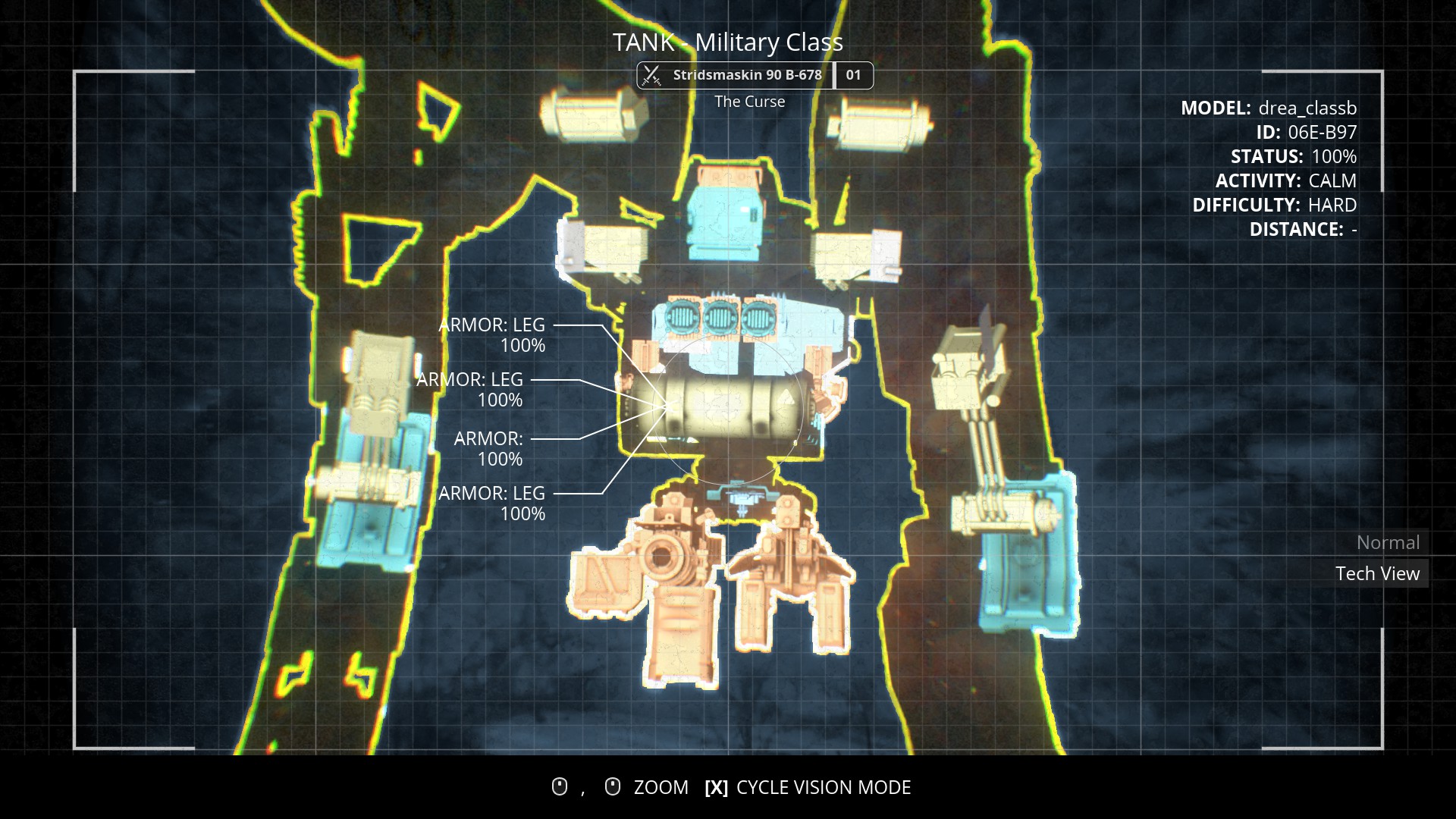
Task: Select the second mouse-button icon near ZOOM
Action: (611, 786)
